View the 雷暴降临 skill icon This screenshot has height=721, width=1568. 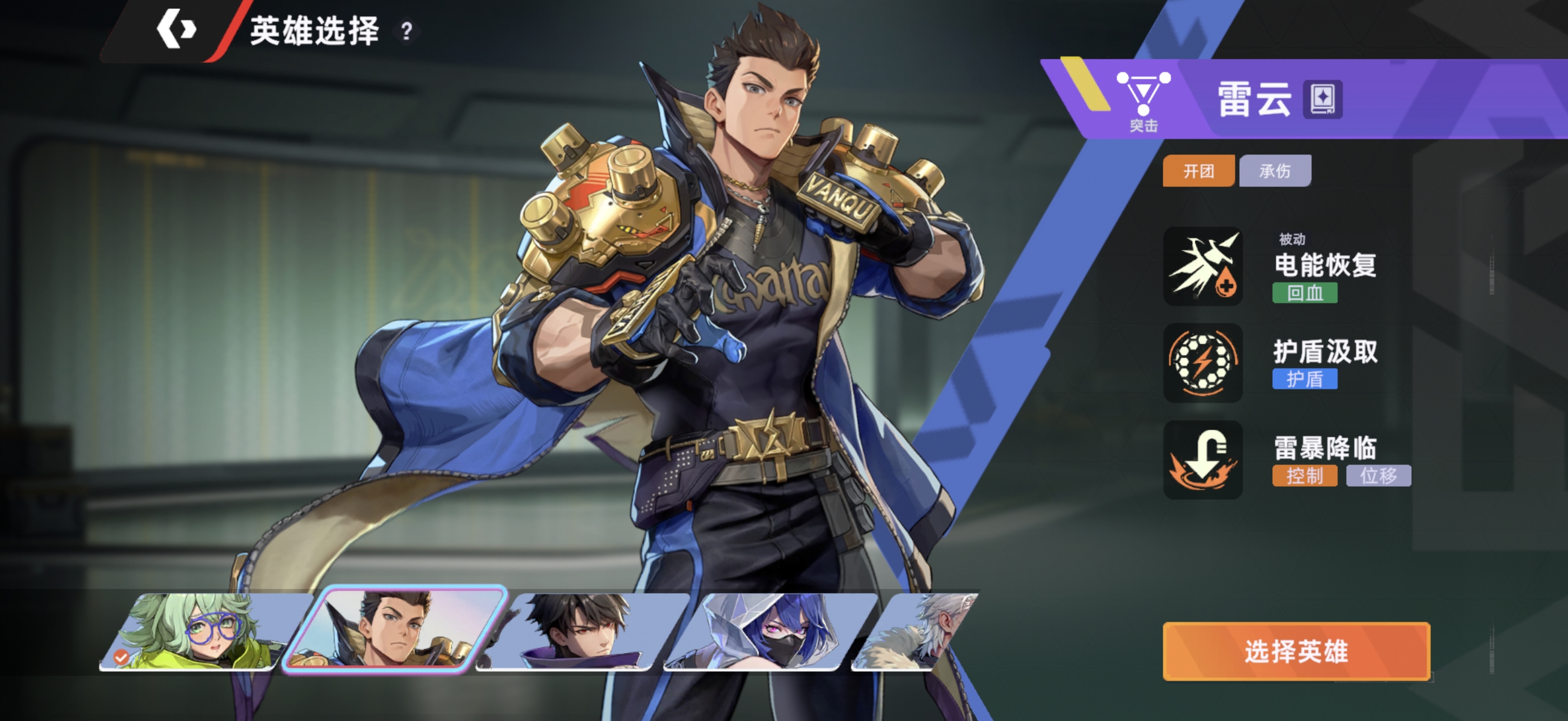click(1203, 460)
